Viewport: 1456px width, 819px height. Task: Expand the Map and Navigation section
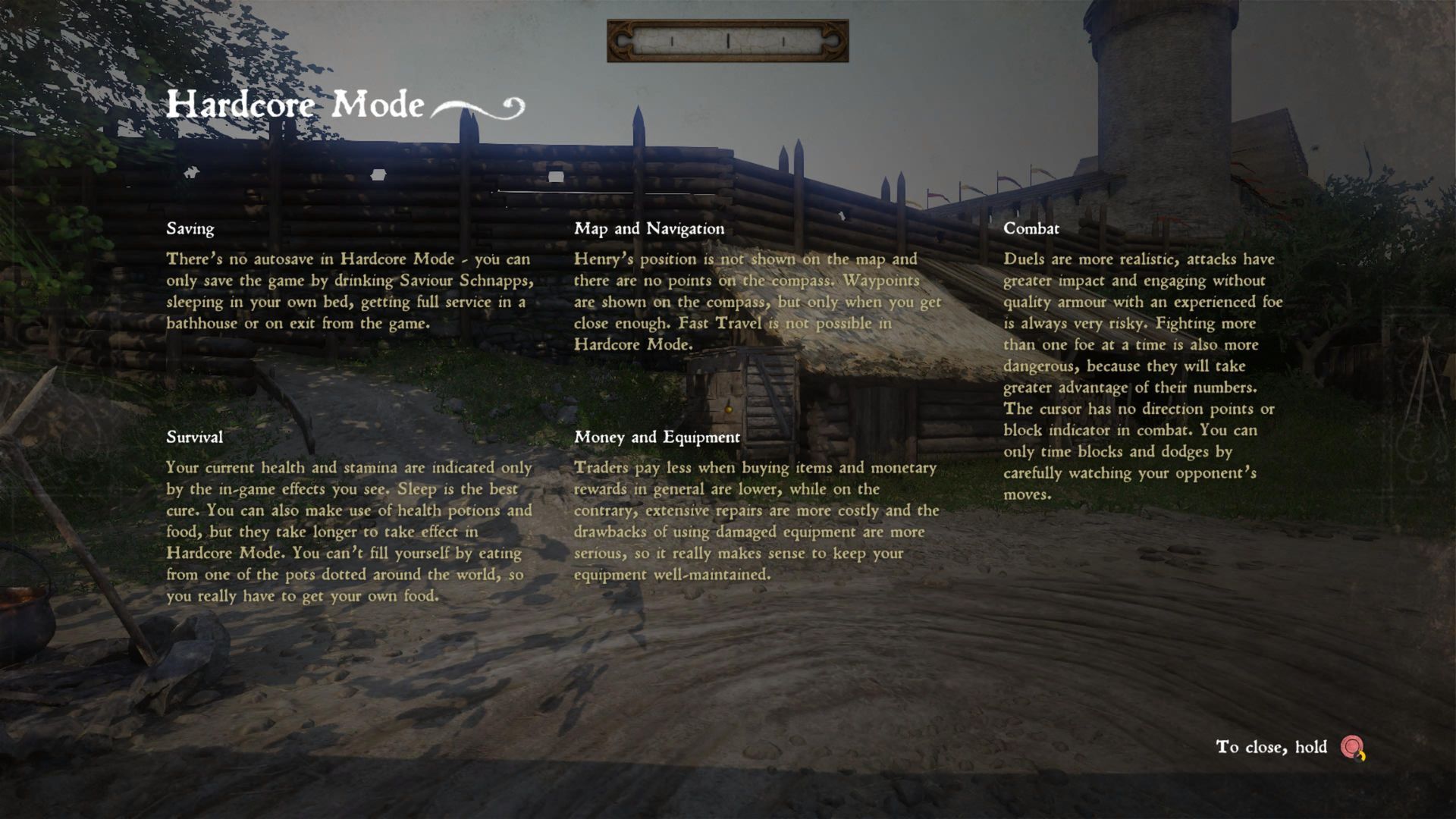(650, 228)
